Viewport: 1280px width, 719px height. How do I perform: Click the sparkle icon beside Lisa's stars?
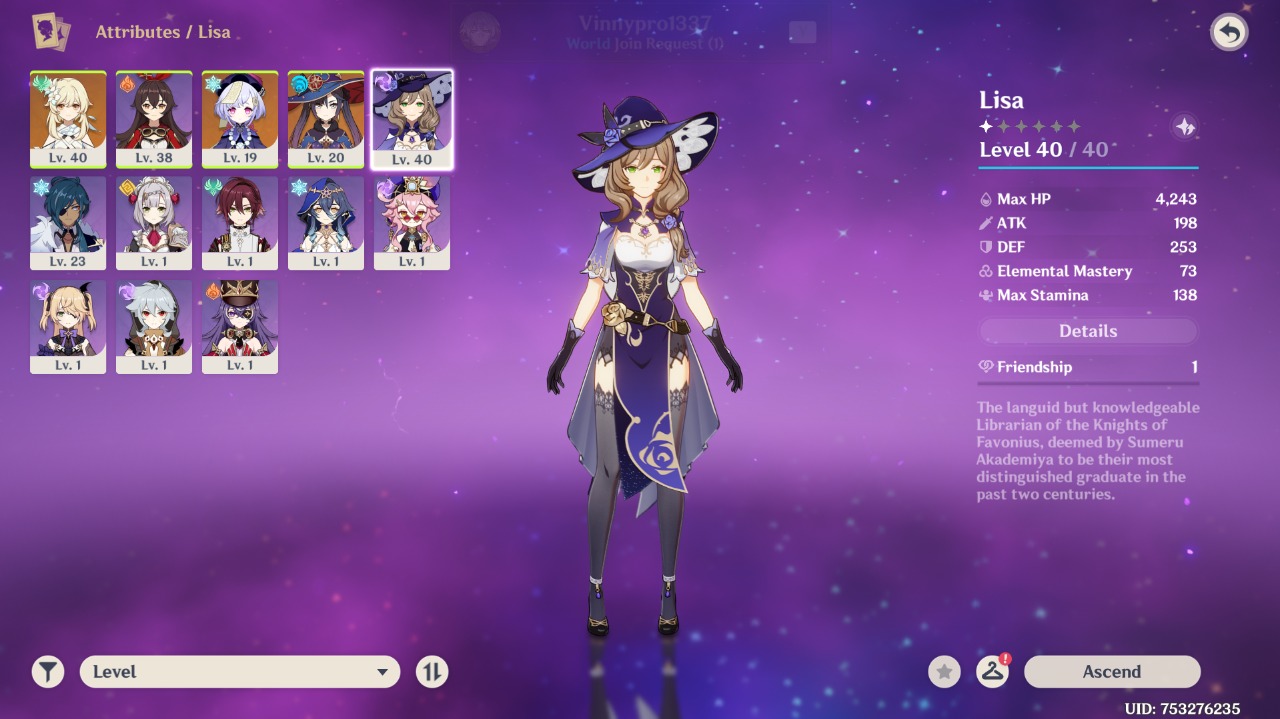pyautogui.click(x=1184, y=127)
